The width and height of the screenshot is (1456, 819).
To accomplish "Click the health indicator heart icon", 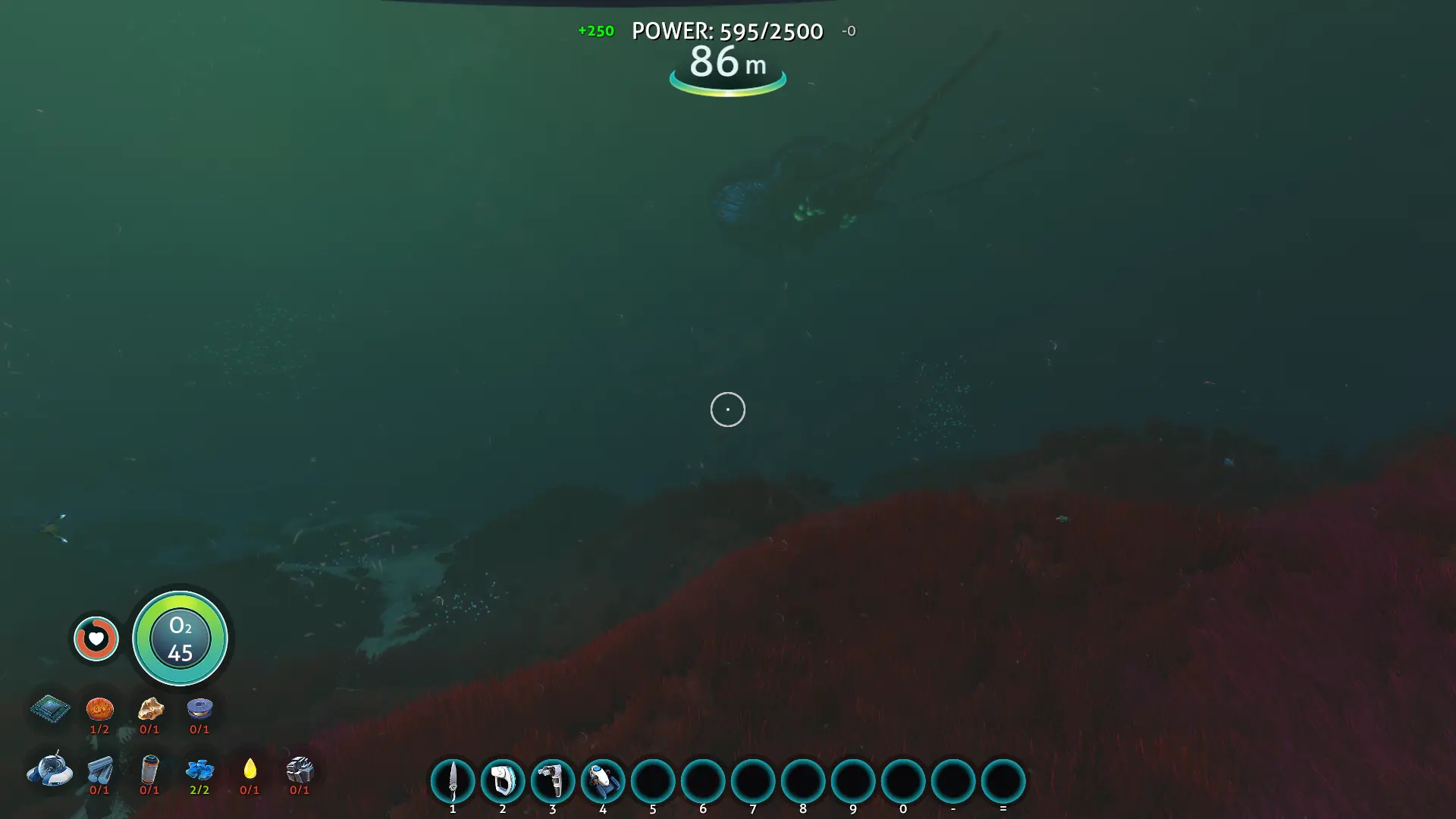I will pos(96,639).
